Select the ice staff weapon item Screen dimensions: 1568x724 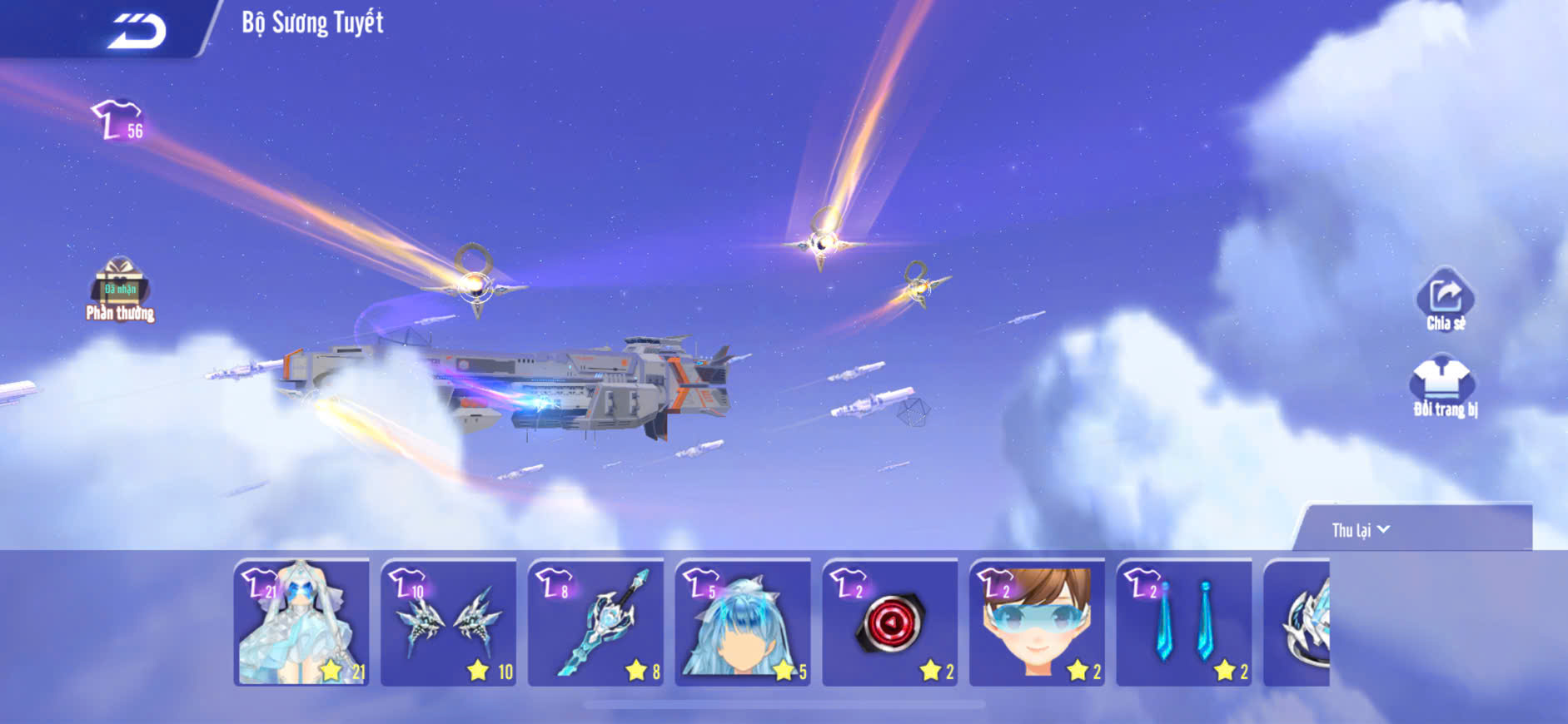[x=596, y=622]
